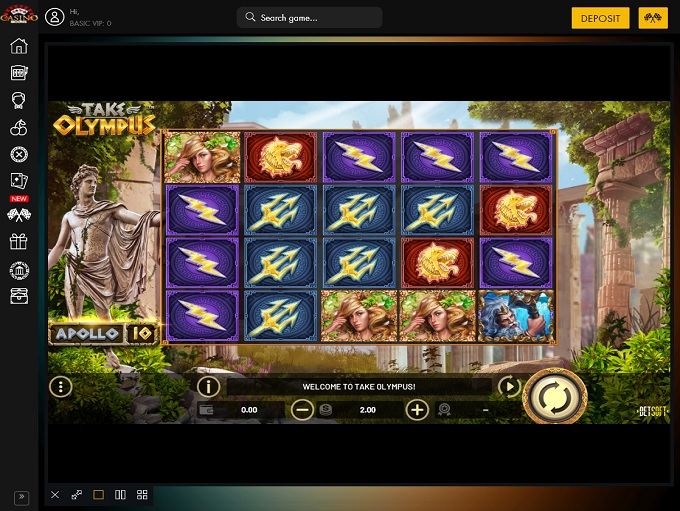Go to the casino home icon

[18, 46]
